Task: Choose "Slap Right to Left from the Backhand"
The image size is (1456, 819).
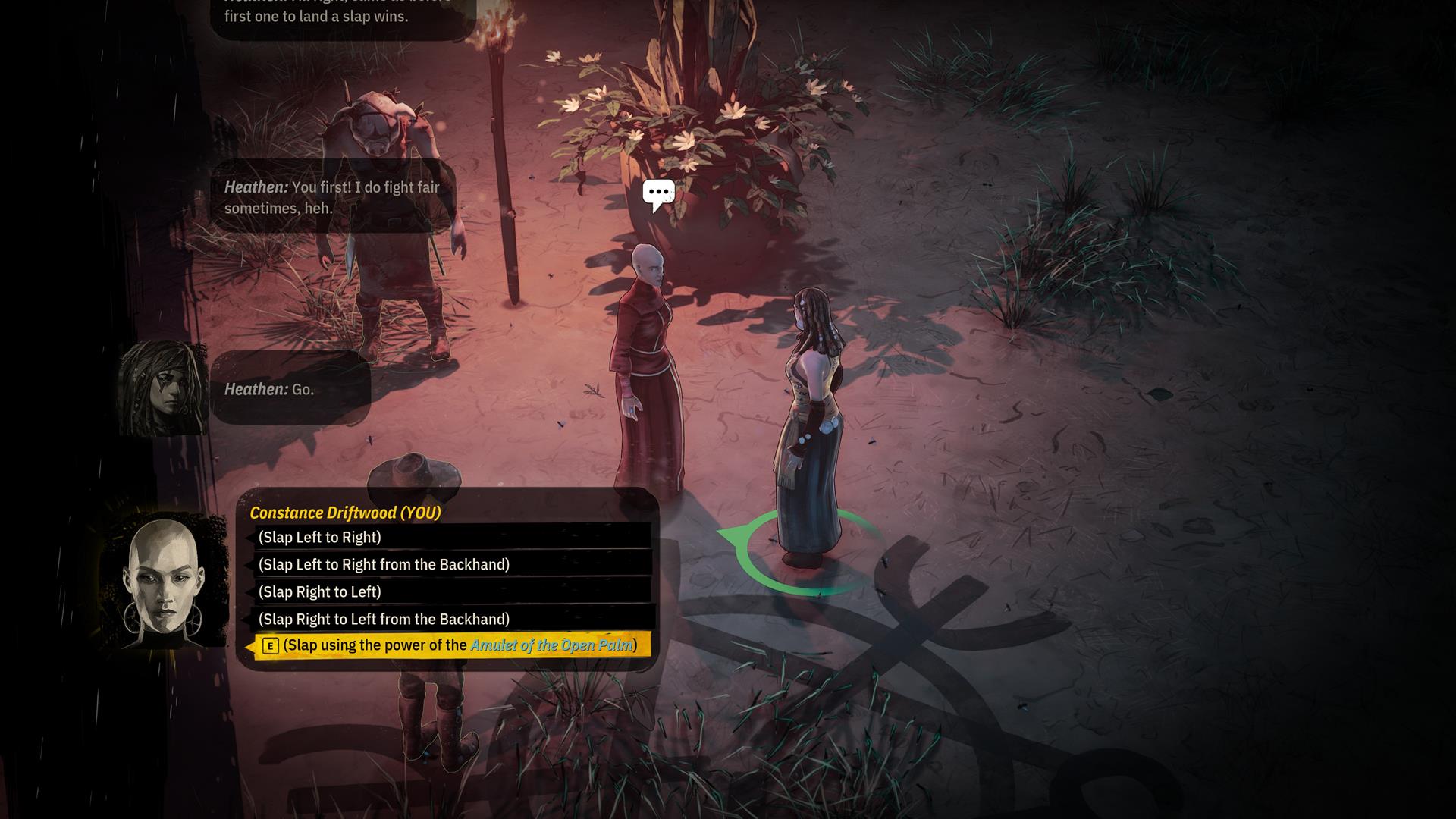Action: 384,620
